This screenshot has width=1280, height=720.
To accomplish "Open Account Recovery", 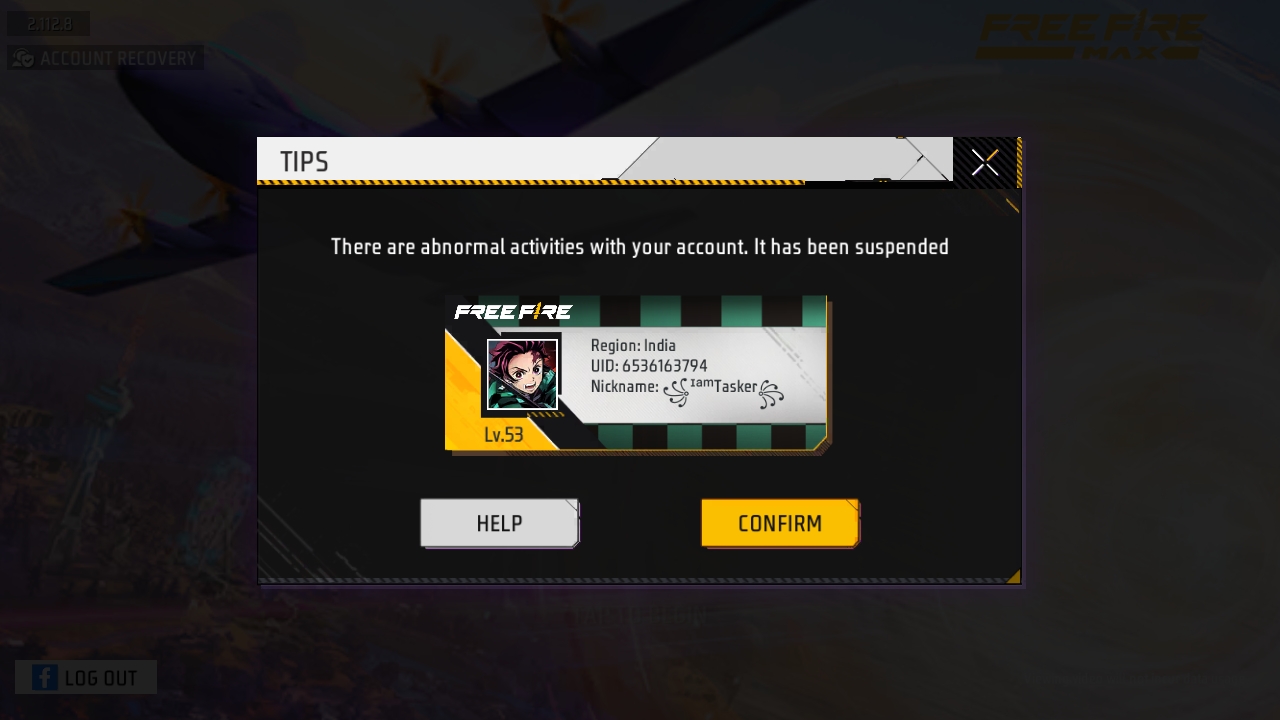I will [106, 58].
